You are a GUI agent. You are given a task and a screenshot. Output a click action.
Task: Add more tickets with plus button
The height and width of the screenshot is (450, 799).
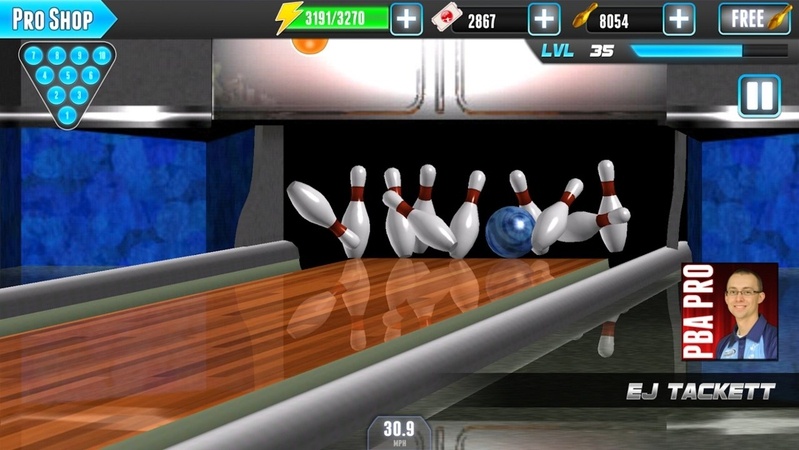coord(543,19)
